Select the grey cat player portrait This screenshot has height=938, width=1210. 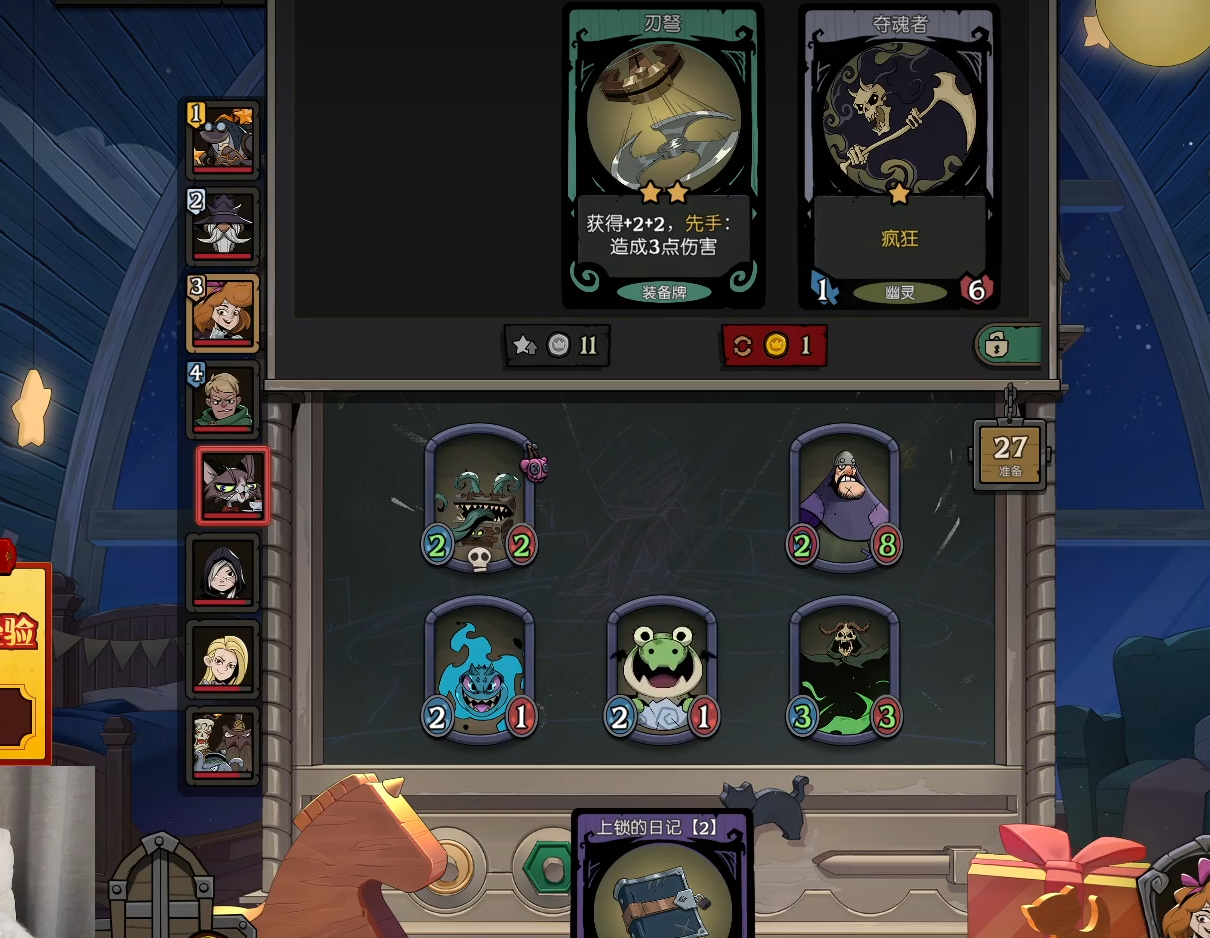click(233, 486)
